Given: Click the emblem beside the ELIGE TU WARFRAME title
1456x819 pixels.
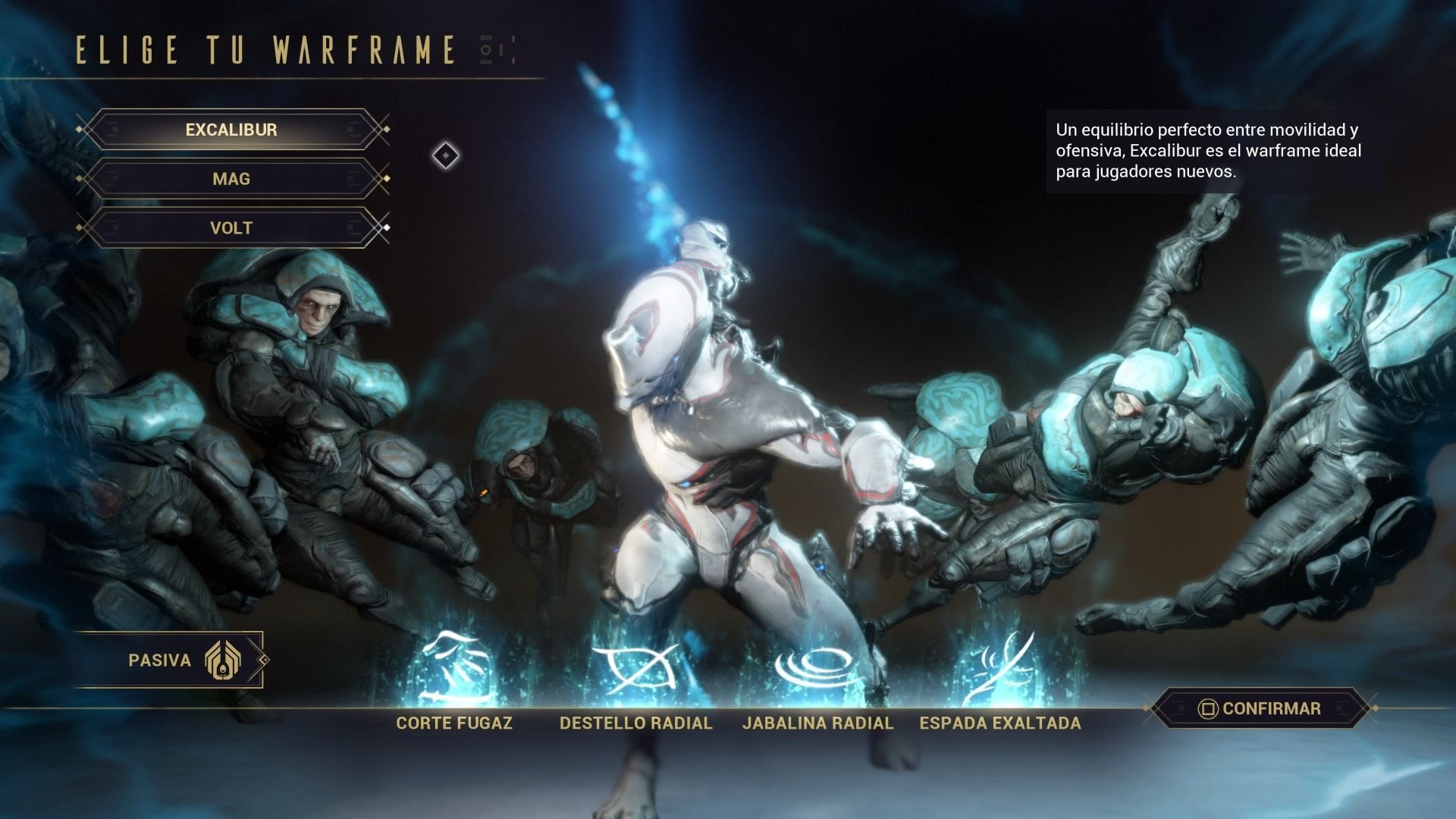Looking at the screenshot, I should click(494, 50).
